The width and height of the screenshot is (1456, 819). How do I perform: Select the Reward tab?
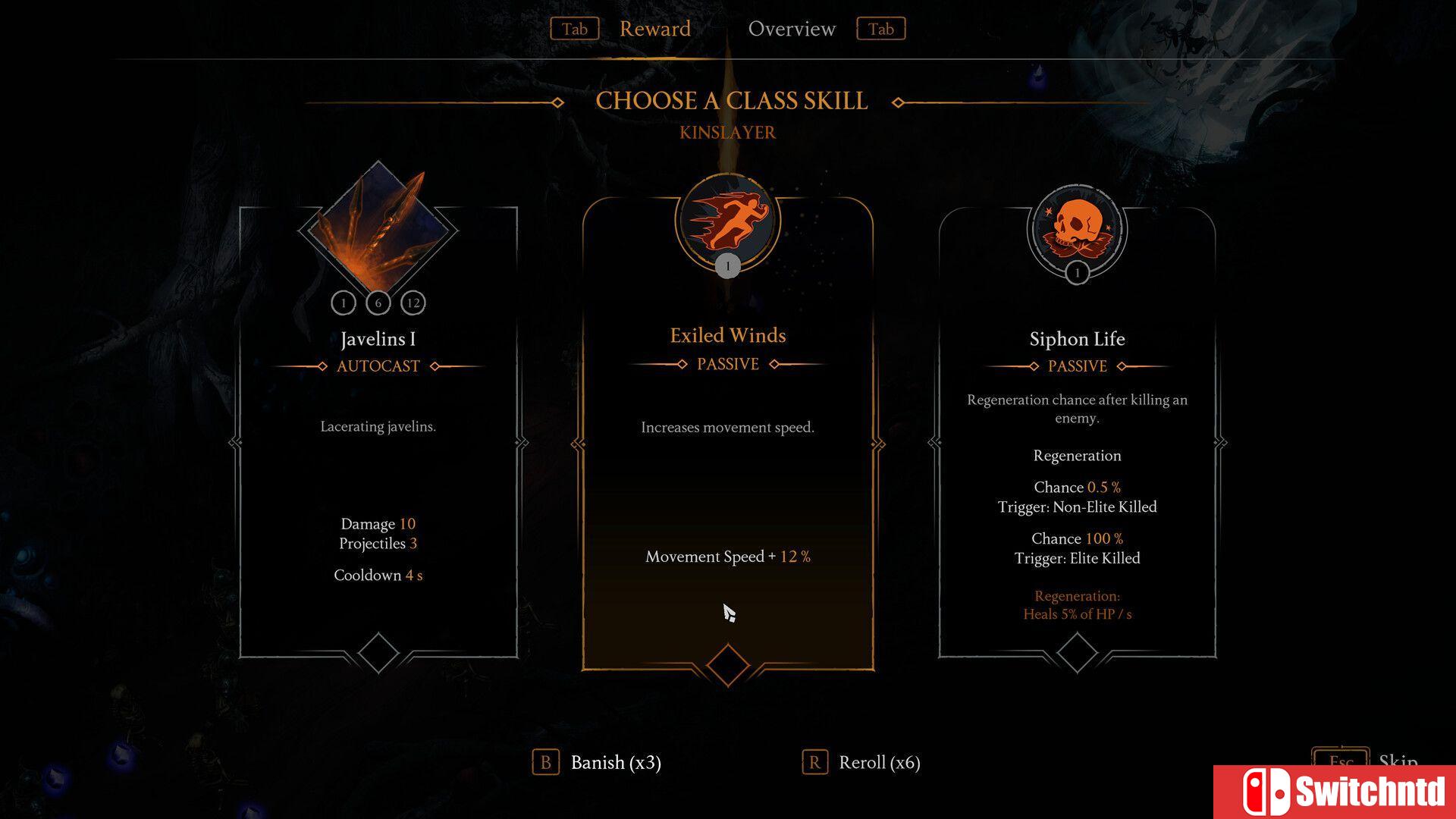654,29
